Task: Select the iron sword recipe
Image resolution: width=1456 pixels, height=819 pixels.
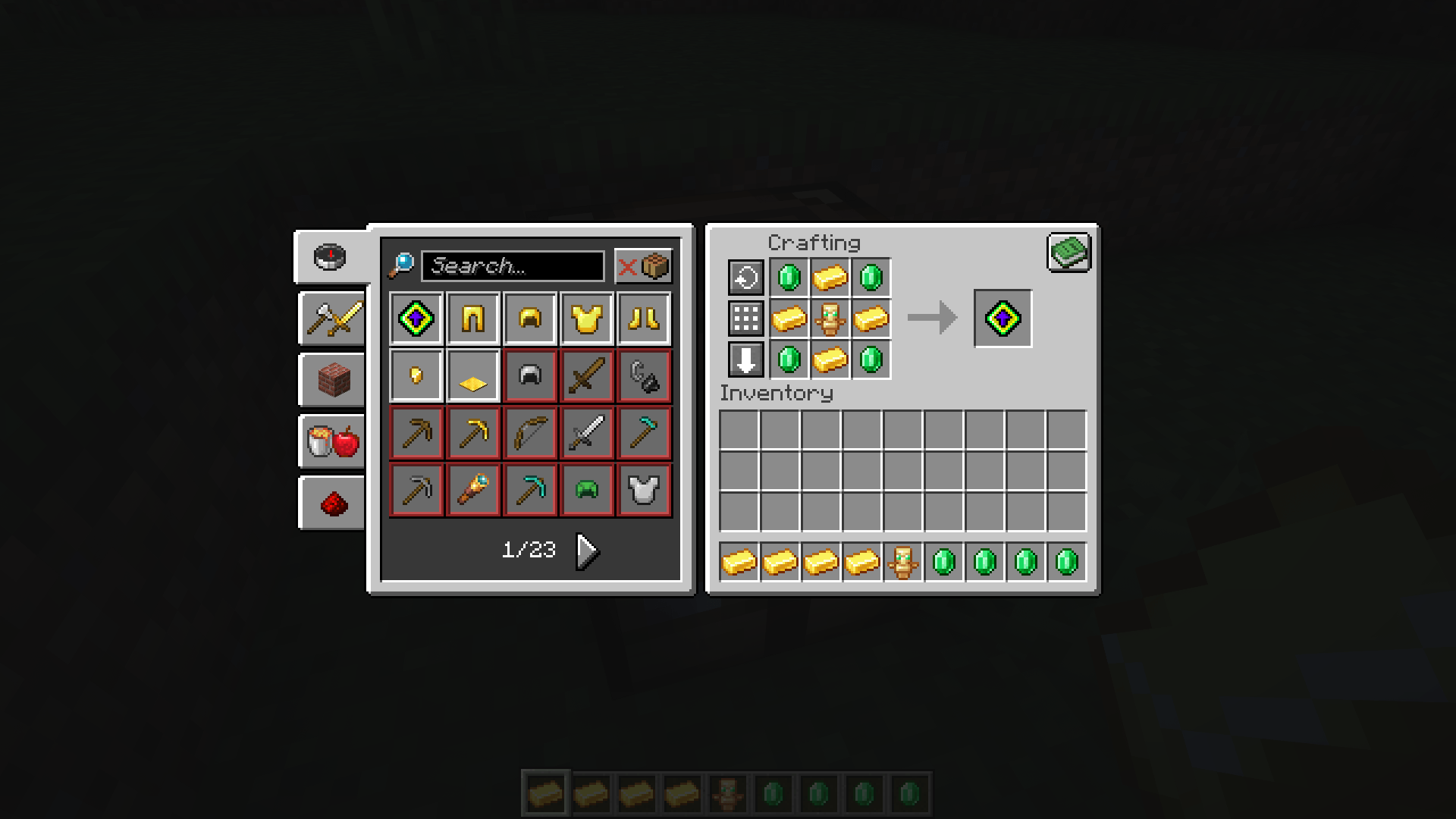Action: (586, 432)
